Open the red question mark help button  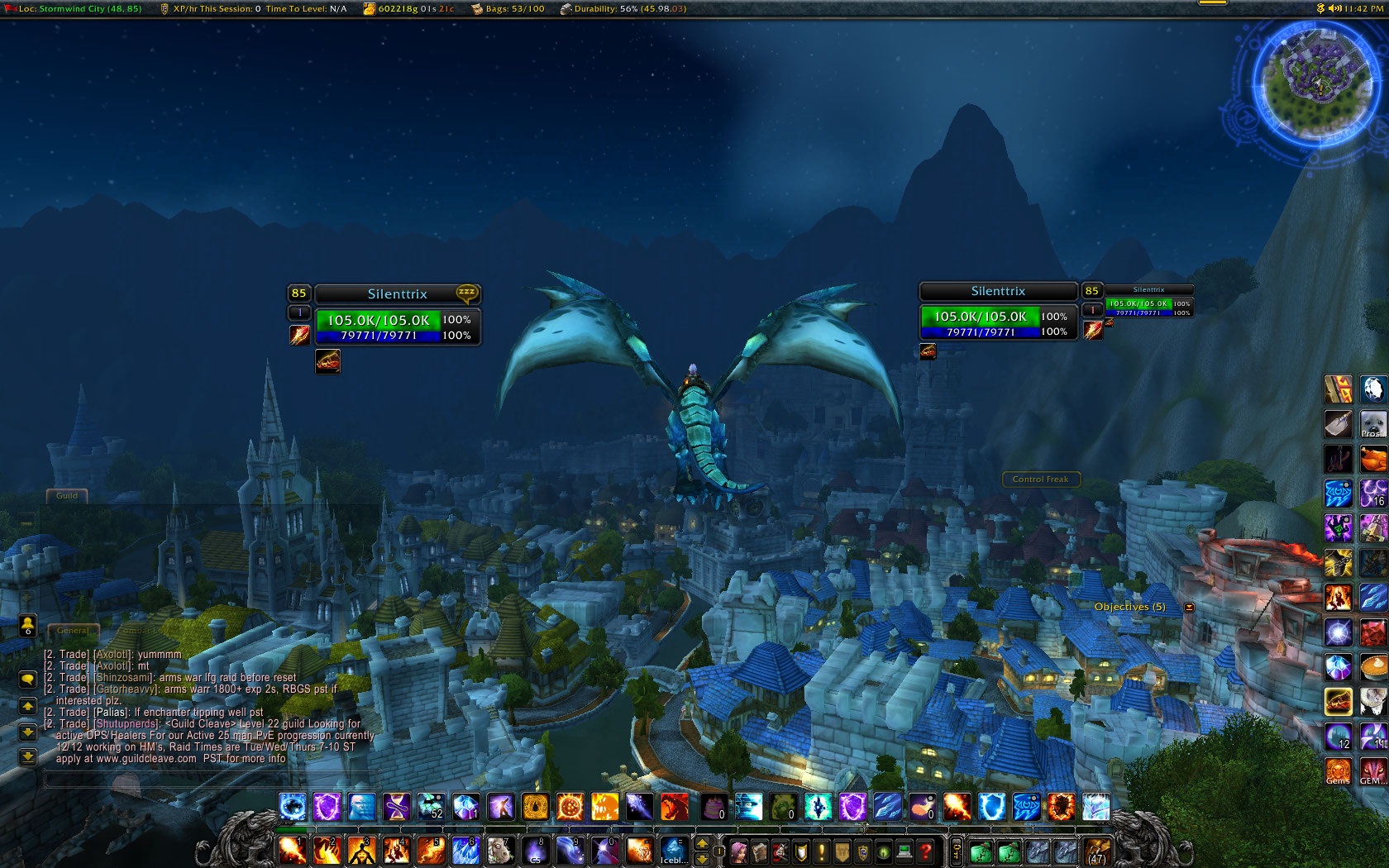(926, 851)
